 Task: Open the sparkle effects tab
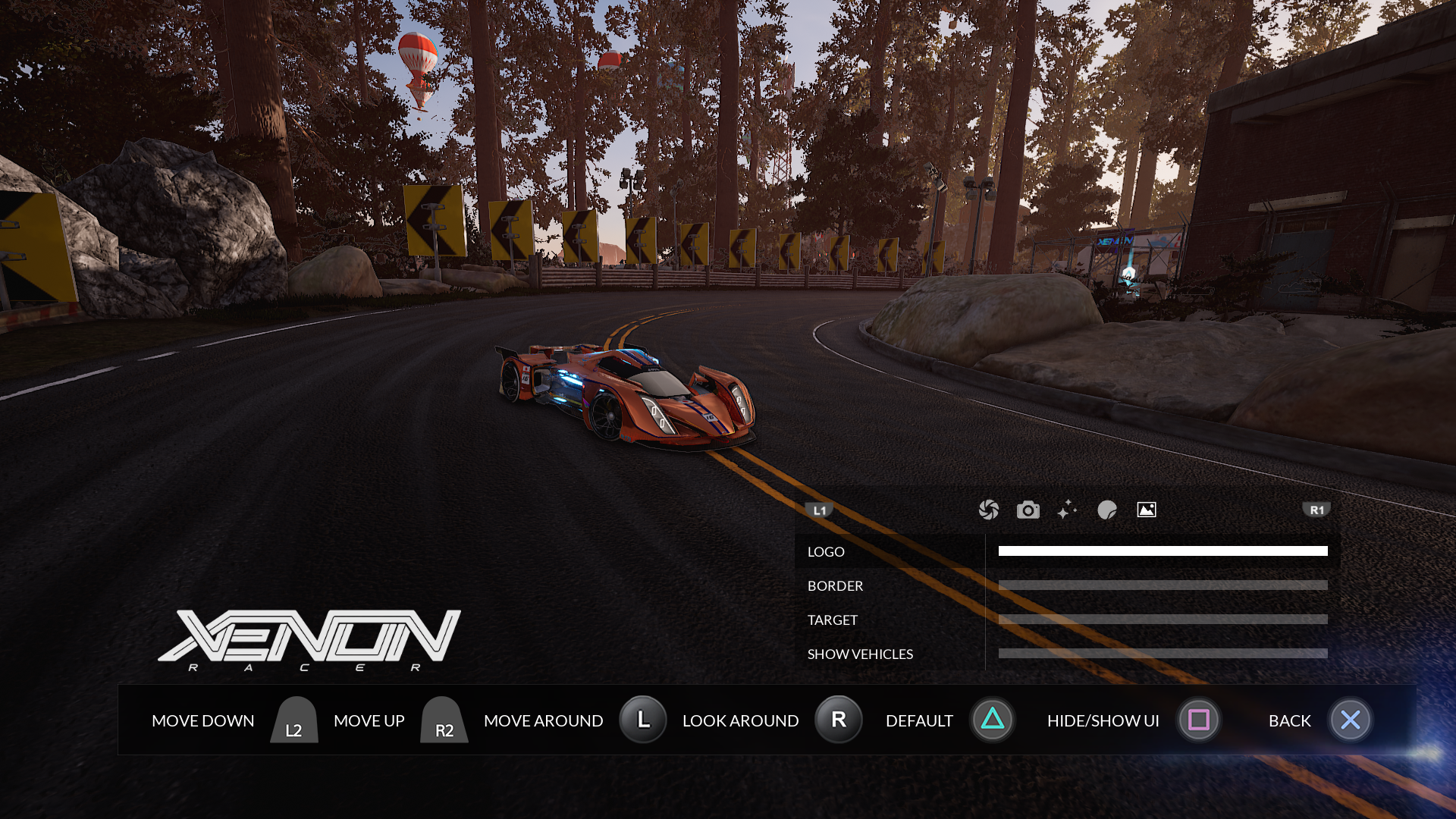[1067, 510]
